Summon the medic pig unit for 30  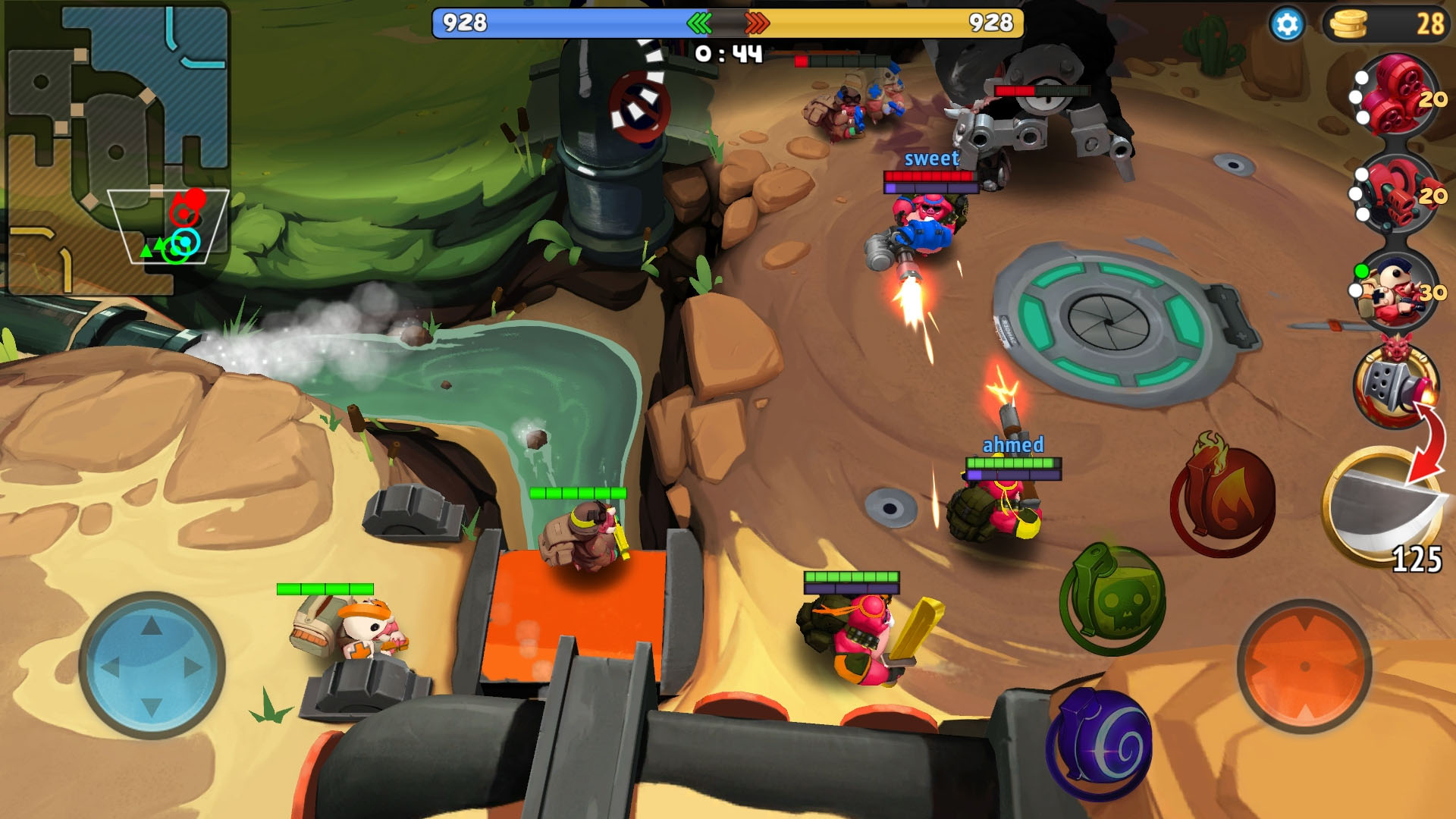[1397, 292]
